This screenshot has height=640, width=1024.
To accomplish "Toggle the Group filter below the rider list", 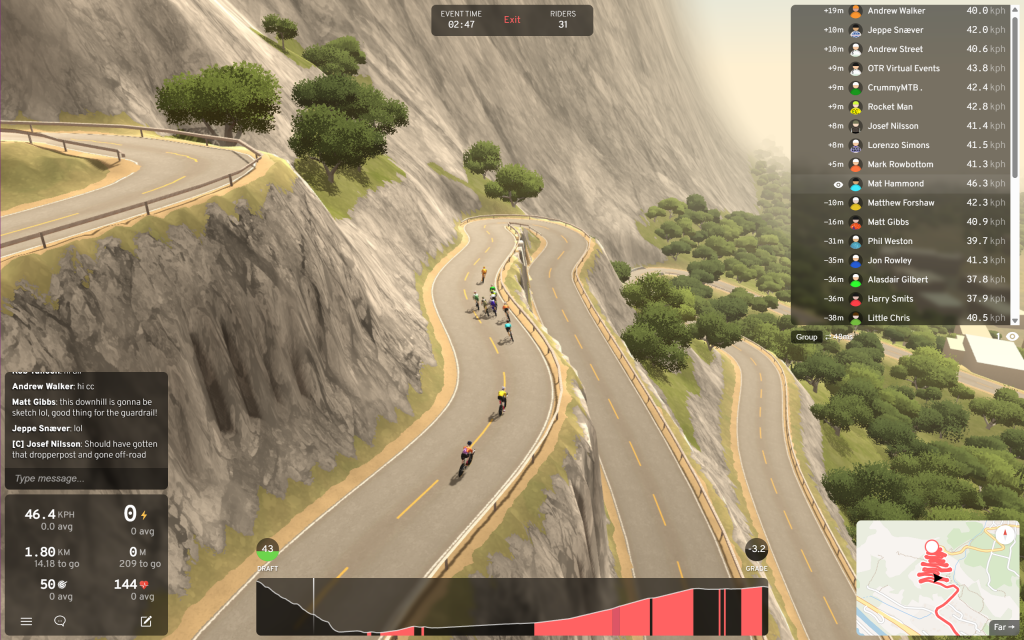I will 807,337.
